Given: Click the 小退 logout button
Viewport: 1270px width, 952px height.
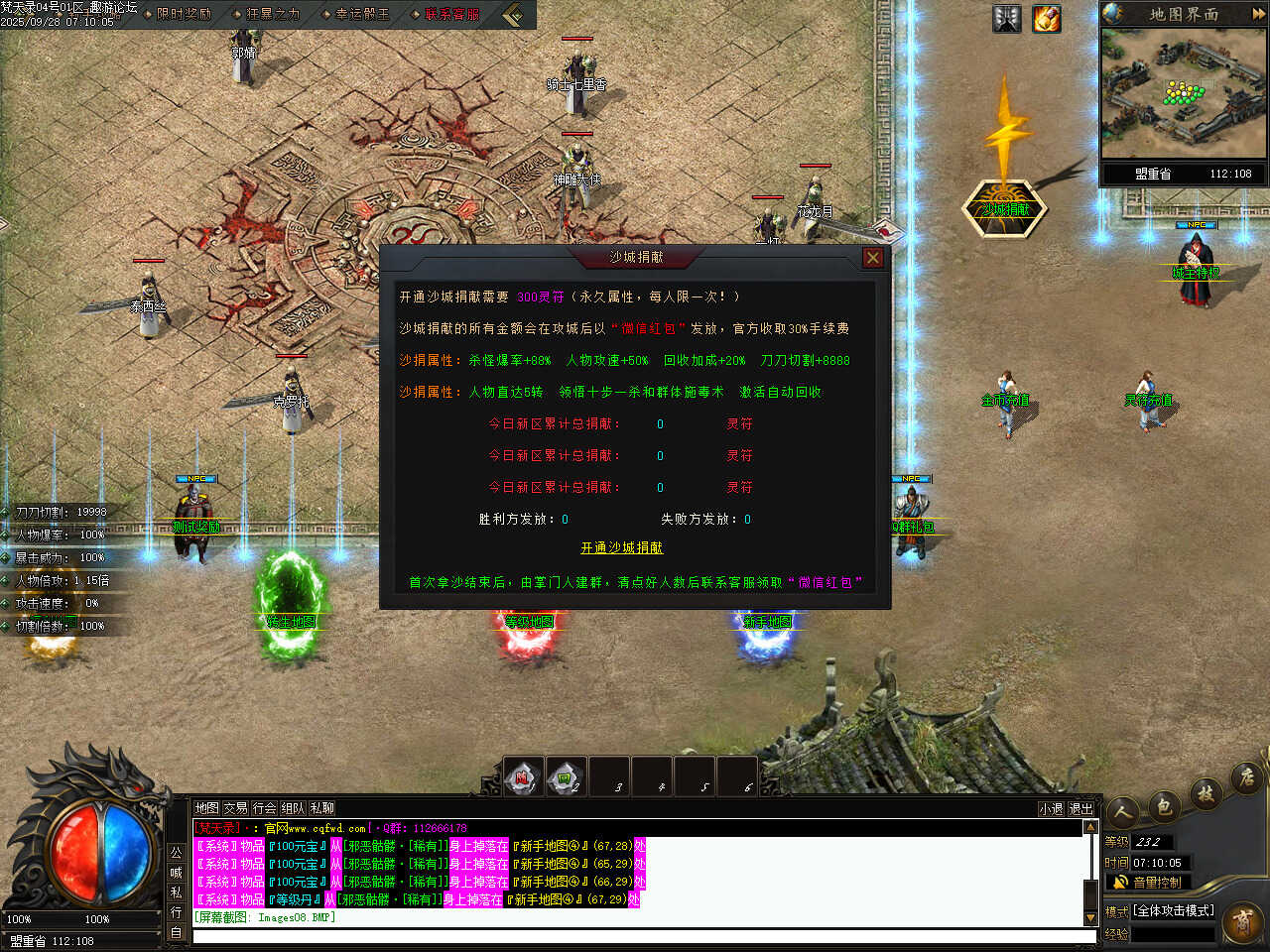Looking at the screenshot, I should click(x=1051, y=809).
